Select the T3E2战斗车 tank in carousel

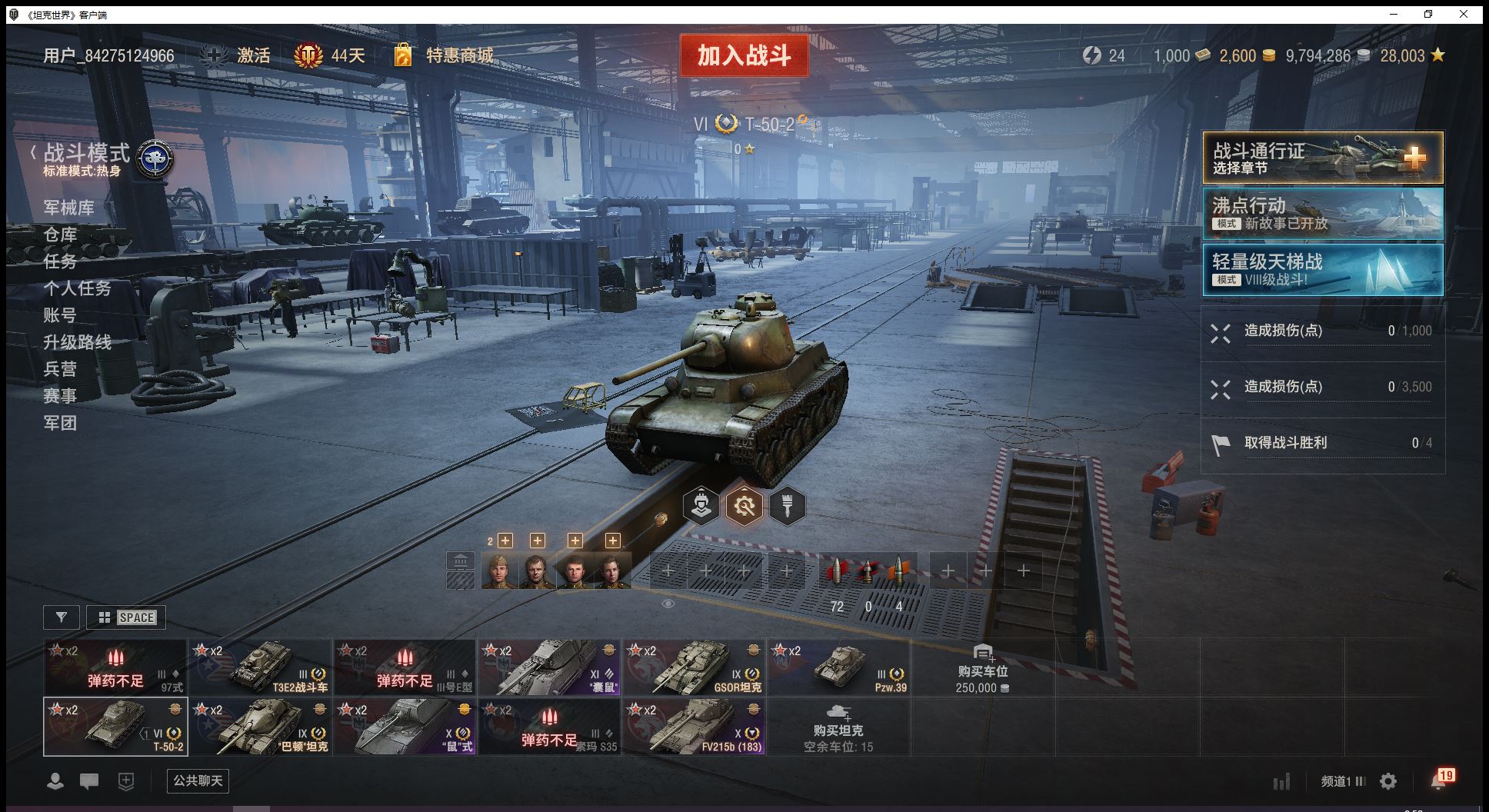click(x=260, y=667)
